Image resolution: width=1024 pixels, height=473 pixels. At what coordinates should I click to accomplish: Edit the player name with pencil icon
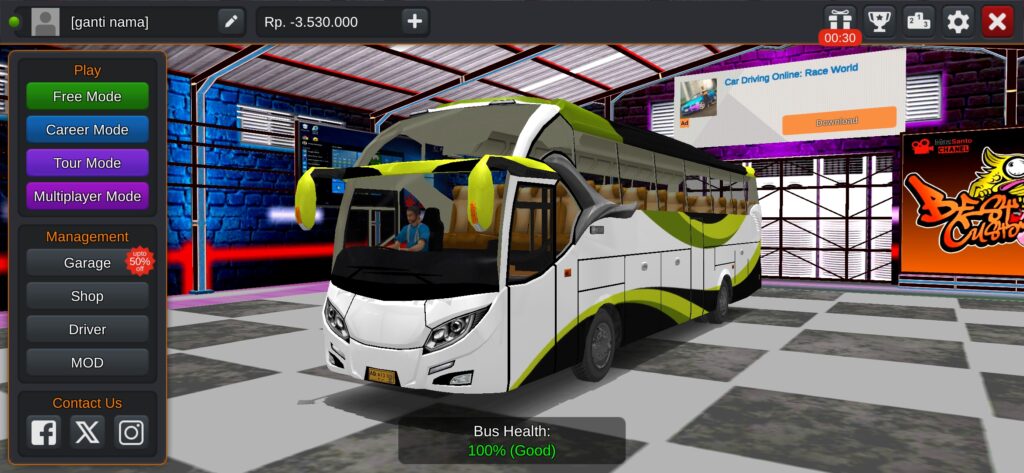[231, 21]
